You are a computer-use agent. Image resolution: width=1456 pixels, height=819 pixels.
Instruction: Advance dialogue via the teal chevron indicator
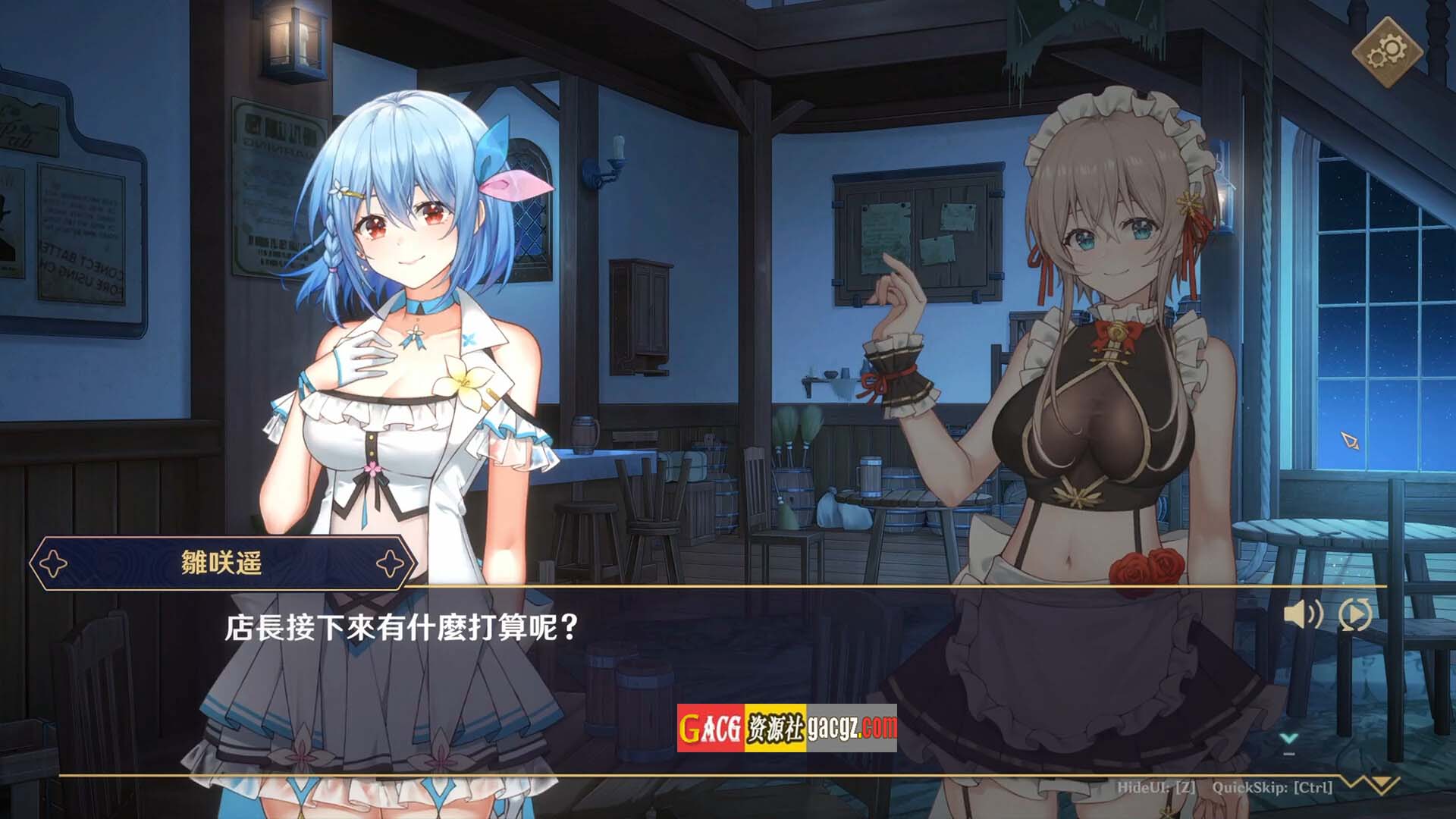1288,739
